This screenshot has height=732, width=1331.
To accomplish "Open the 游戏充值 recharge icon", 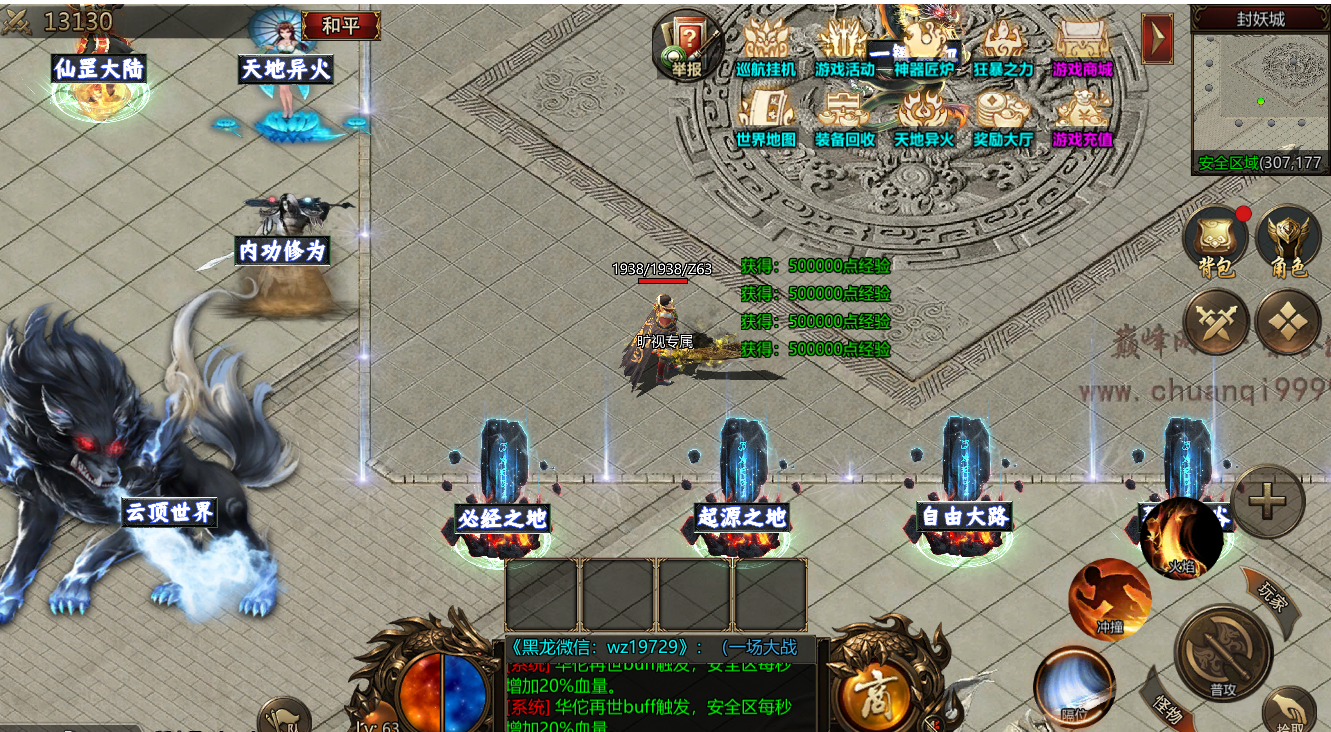I will coord(1082,119).
